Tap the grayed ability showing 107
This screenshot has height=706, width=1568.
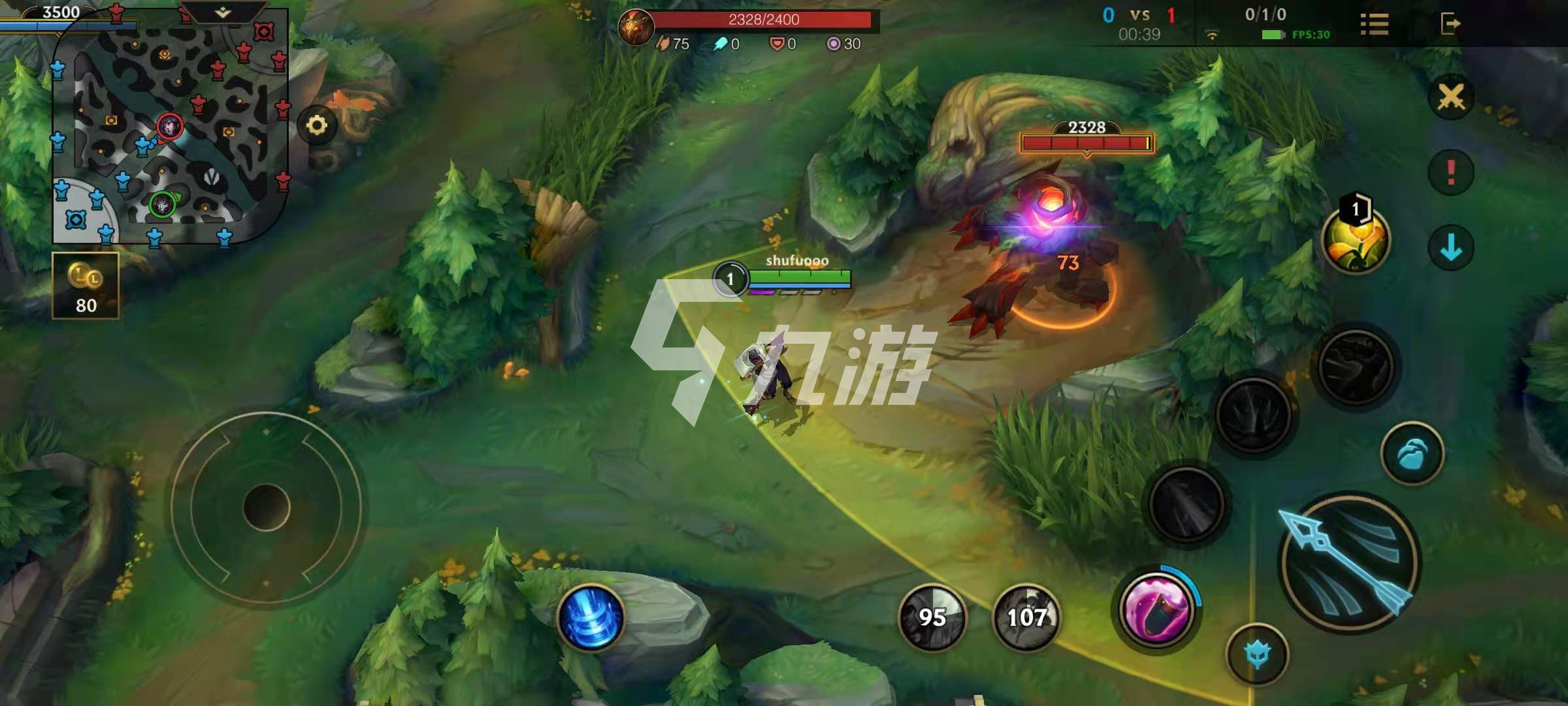coord(1026,616)
